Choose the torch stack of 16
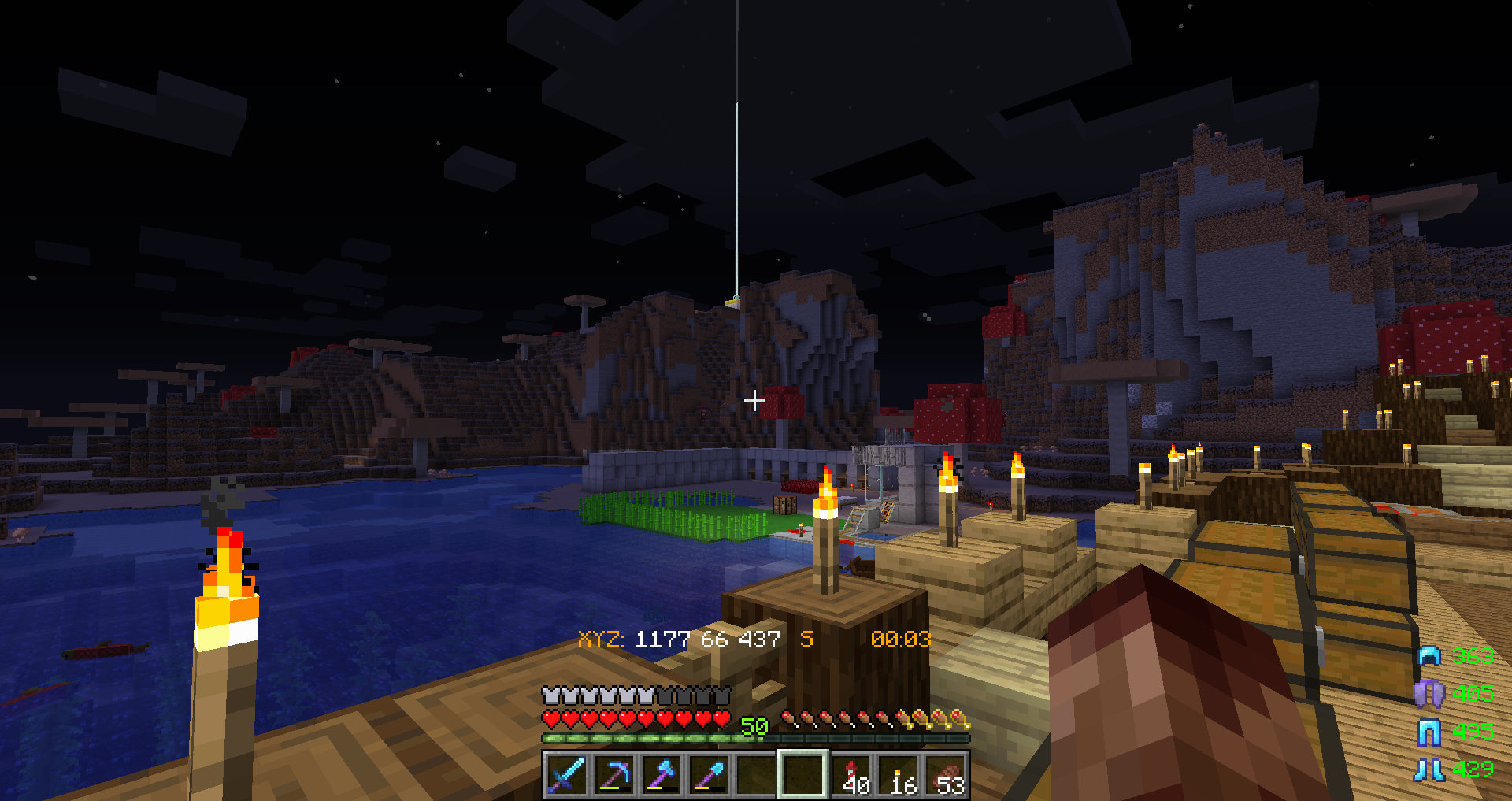 coord(899,774)
